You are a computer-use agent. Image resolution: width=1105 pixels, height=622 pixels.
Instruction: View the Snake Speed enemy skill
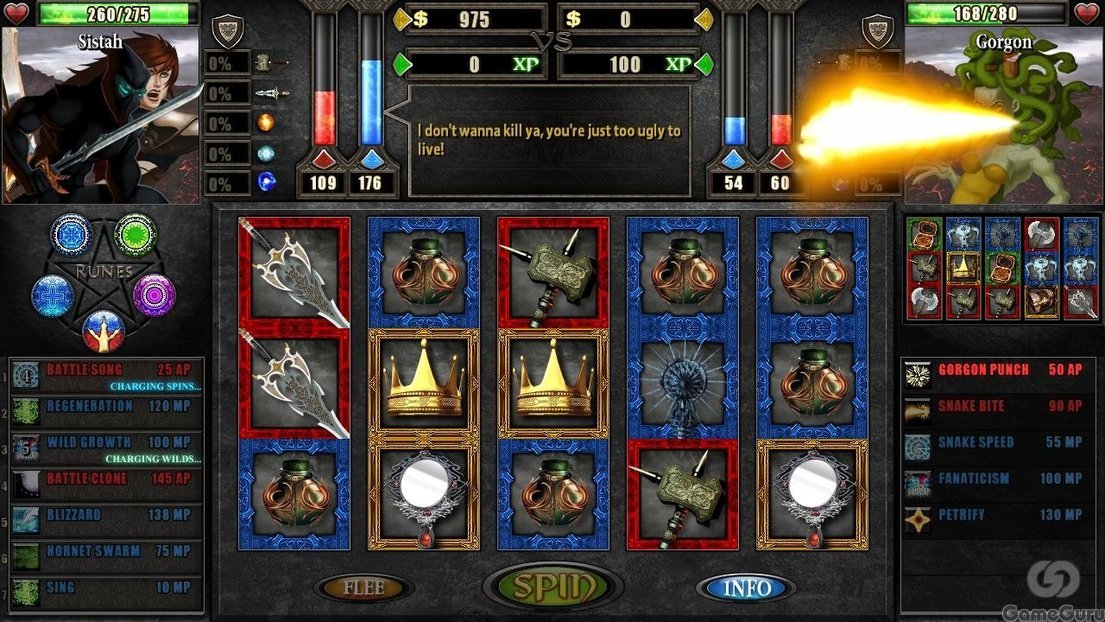(x=1000, y=444)
